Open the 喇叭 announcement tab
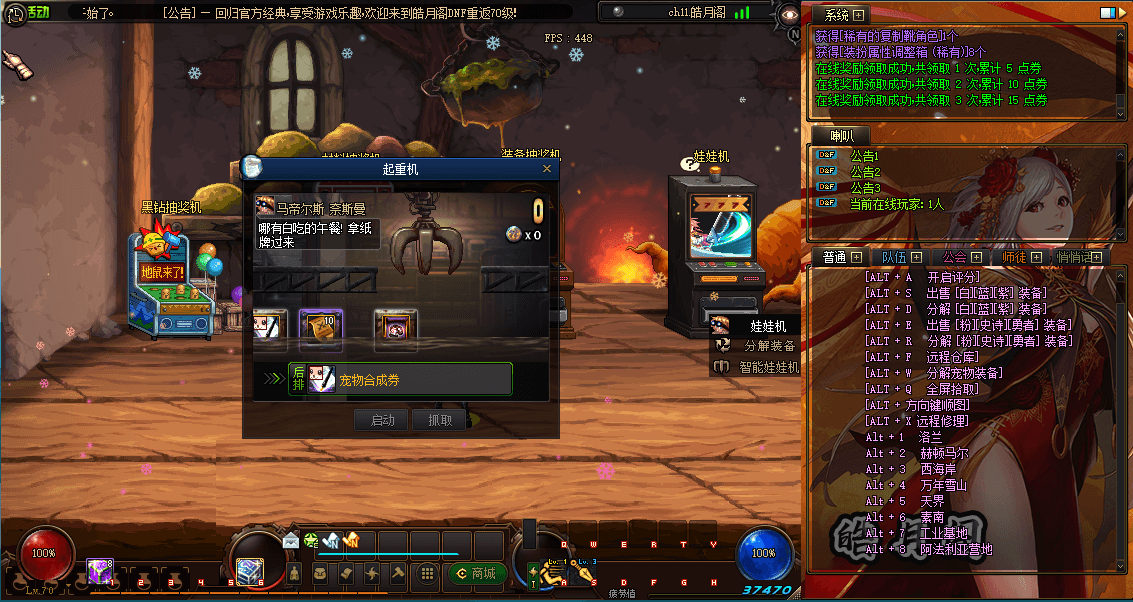 pos(841,136)
